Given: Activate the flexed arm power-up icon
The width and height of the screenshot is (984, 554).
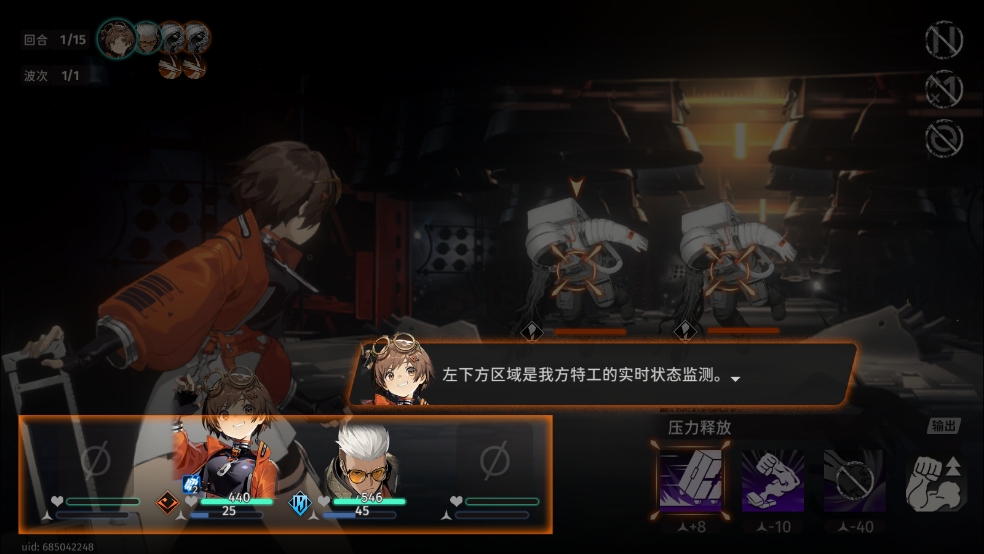Looking at the screenshot, I should [x=934, y=483].
